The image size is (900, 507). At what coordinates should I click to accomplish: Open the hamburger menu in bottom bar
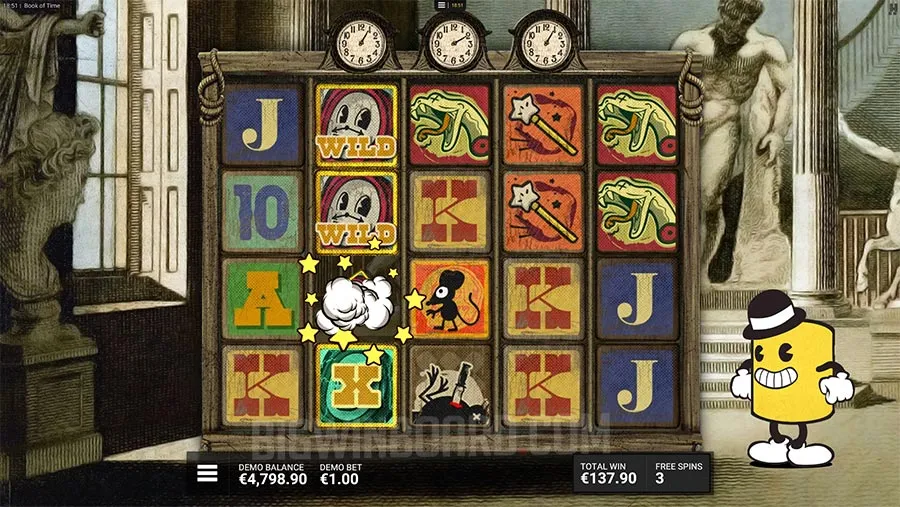tap(207, 474)
